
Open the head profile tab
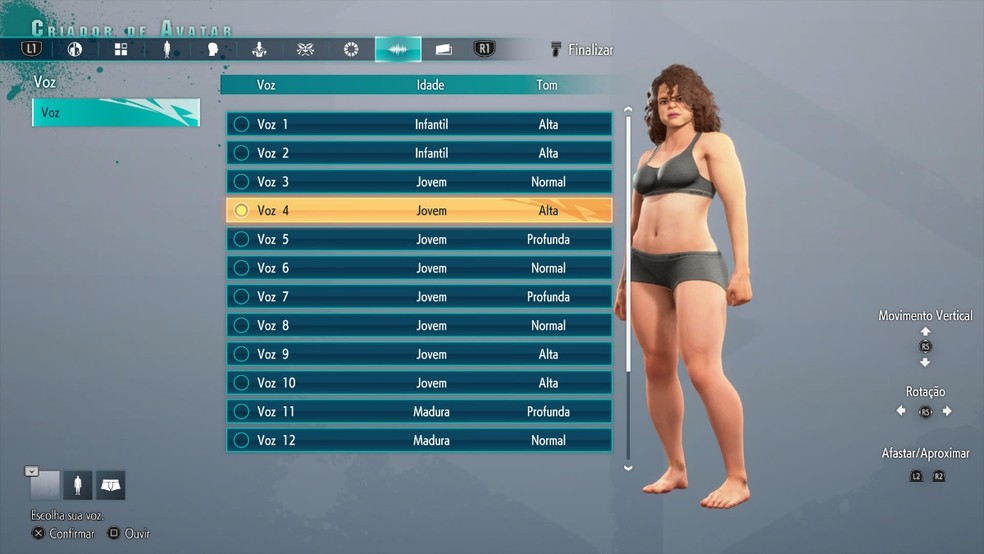[212, 49]
